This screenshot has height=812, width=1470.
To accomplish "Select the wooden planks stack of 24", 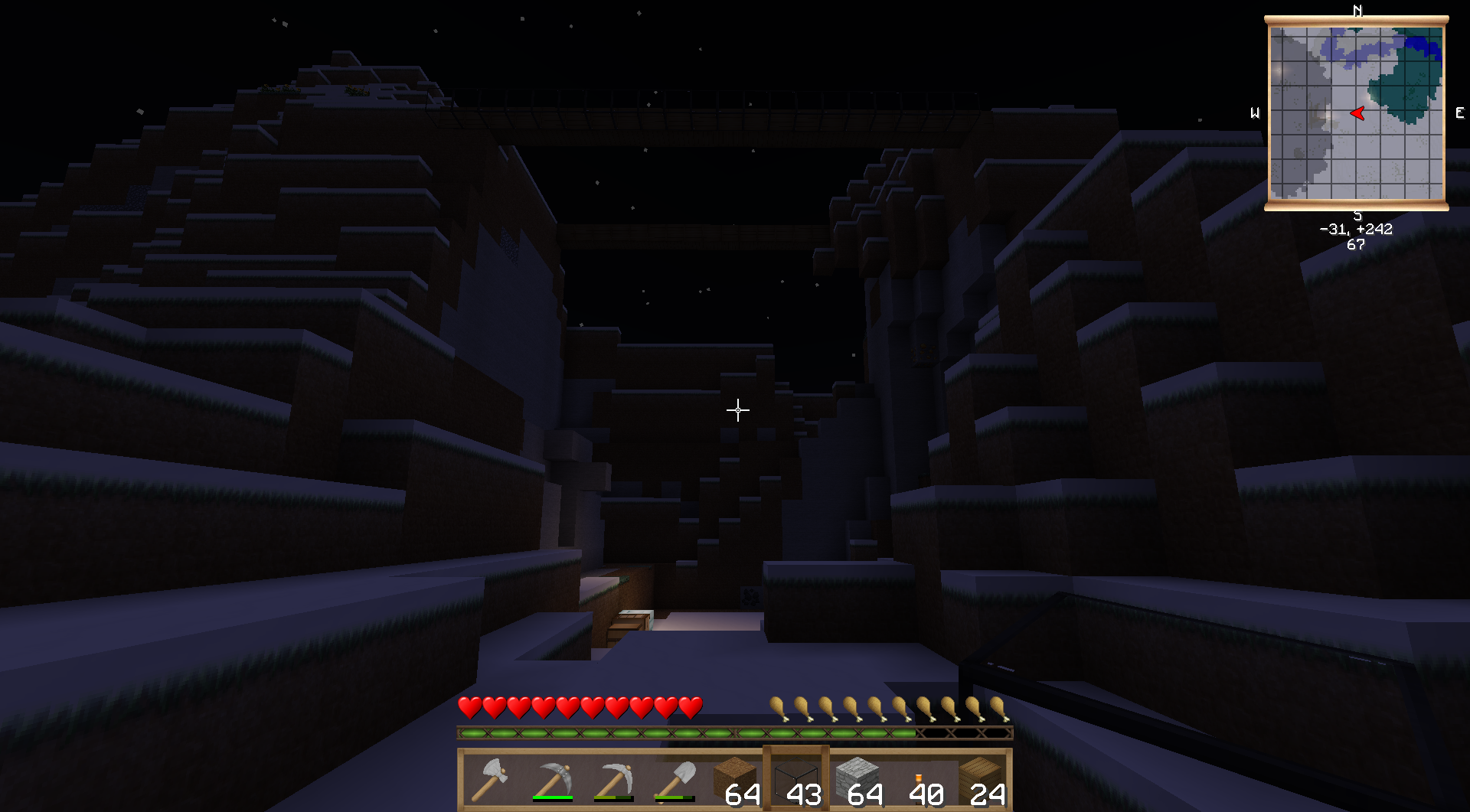I will pos(981,781).
